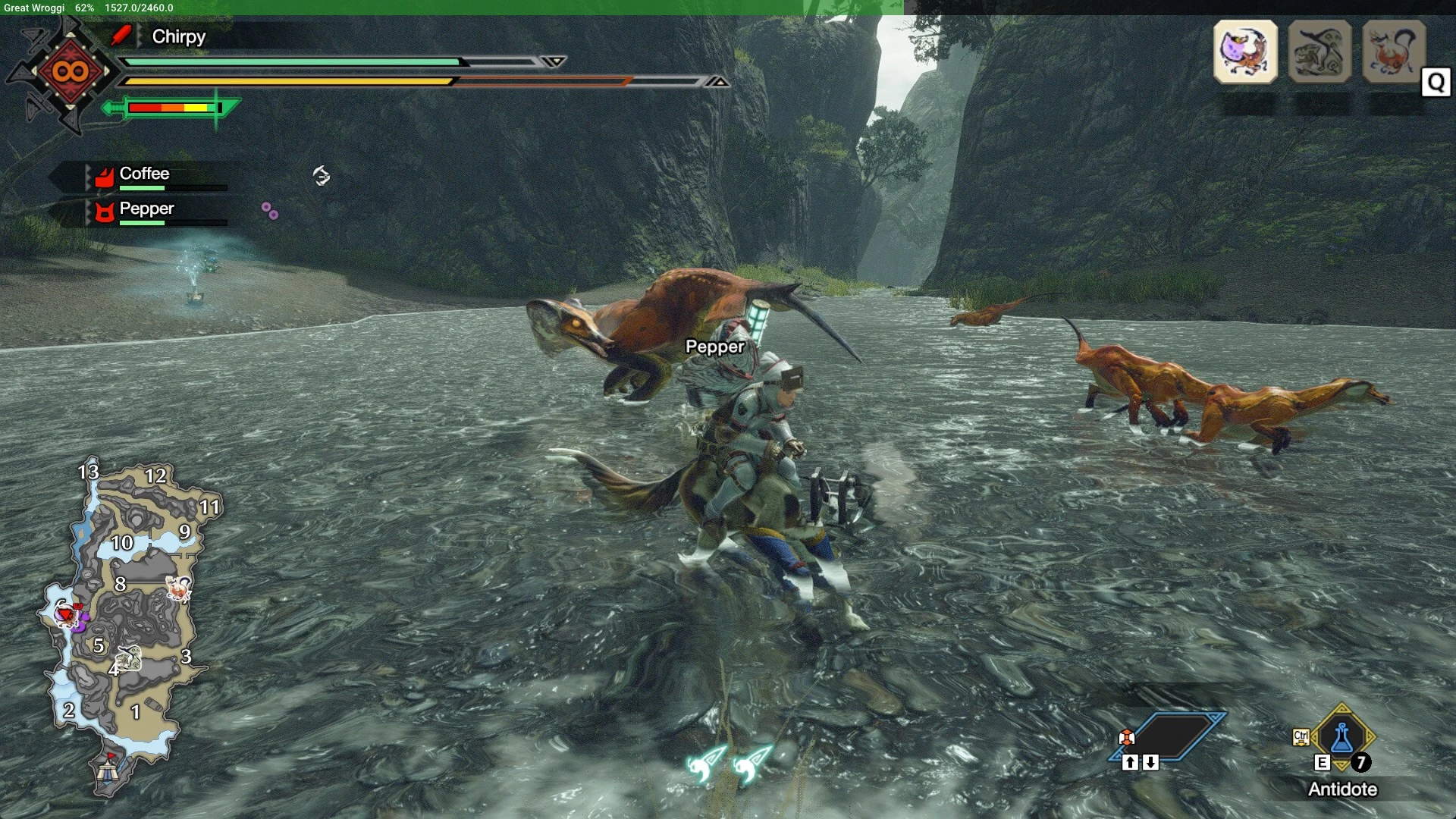The width and height of the screenshot is (1456, 819).
Task: Click the Great Izuchi marker on the minimap
Action: click(177, 588)
